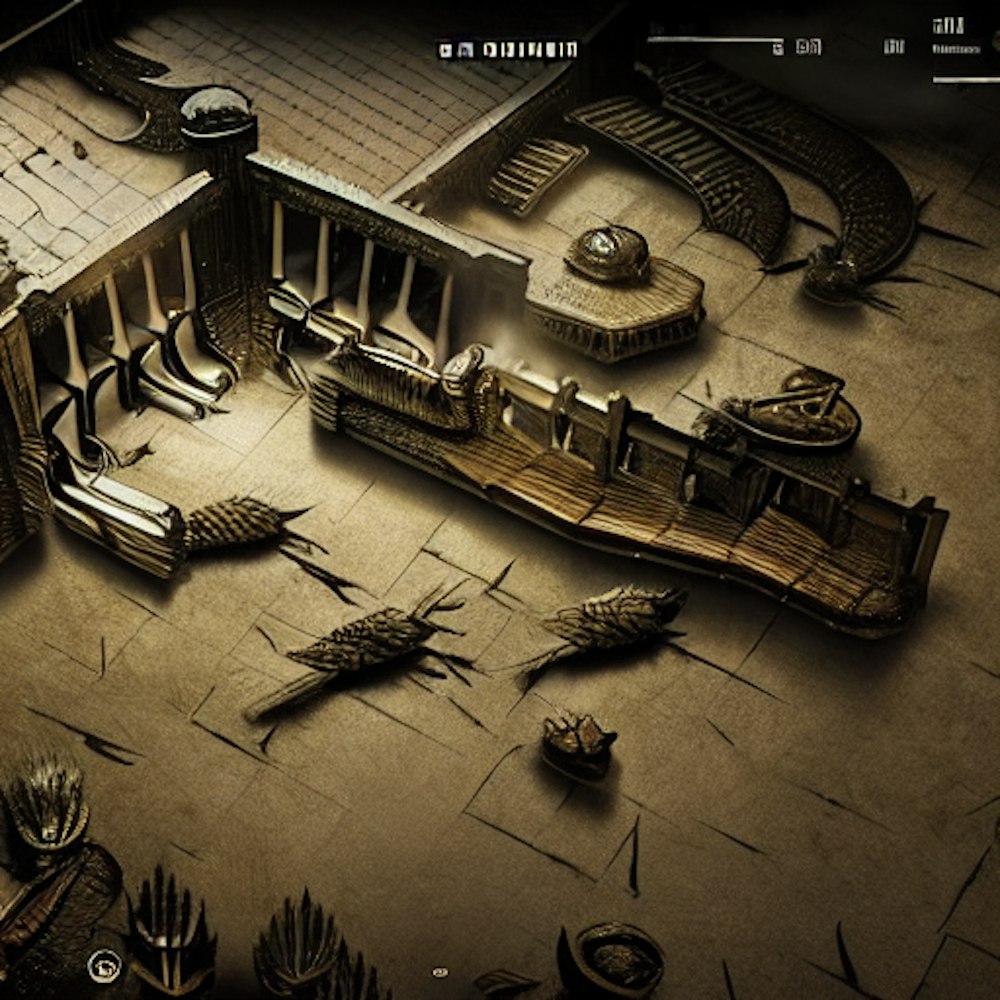Click the row of small white icons
This screenshot has width=1000, height=1000.
pos(507,49)
